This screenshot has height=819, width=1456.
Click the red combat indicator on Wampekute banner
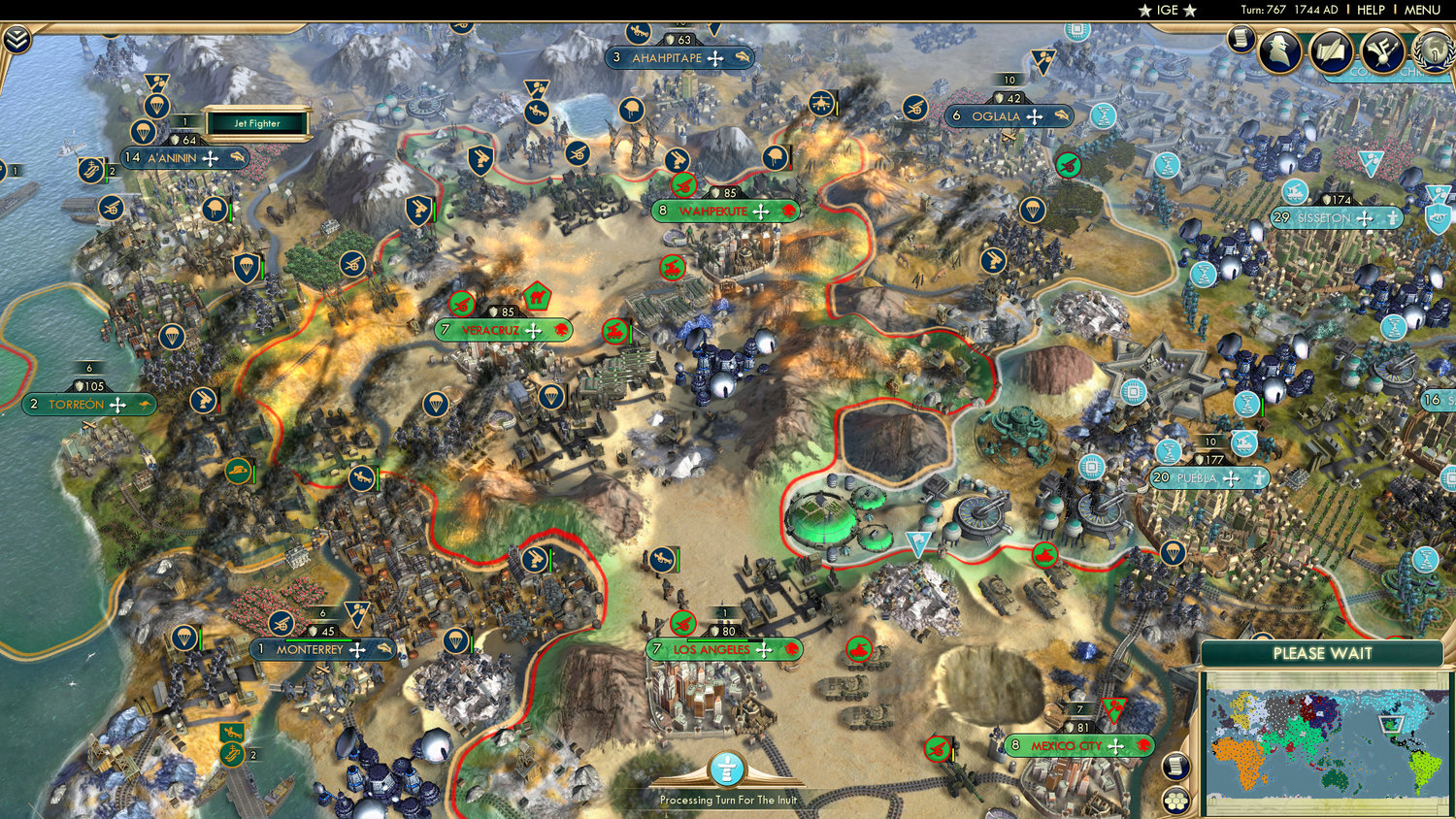[x=788, y=212]
